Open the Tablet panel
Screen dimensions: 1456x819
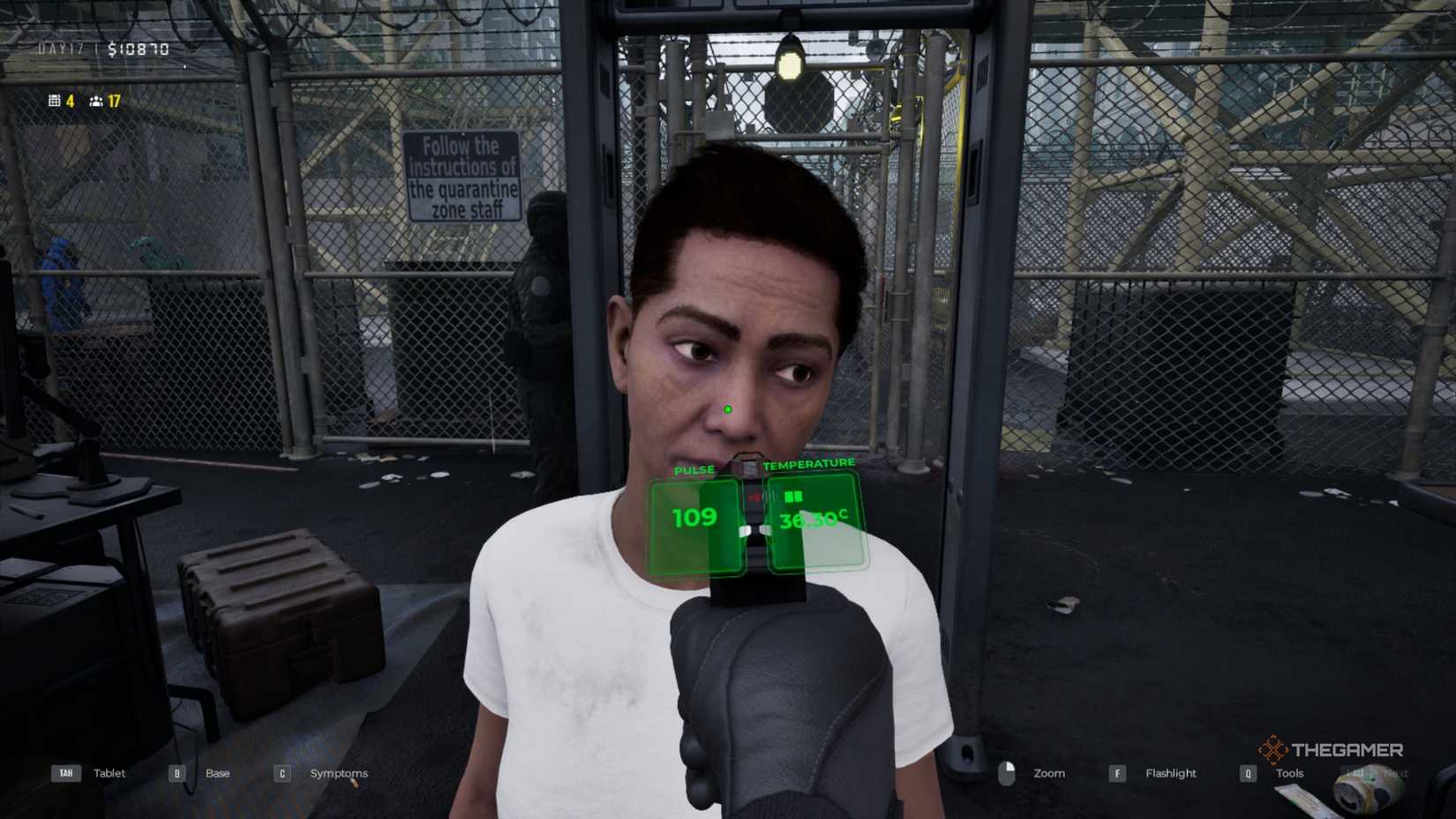[109, 773]
